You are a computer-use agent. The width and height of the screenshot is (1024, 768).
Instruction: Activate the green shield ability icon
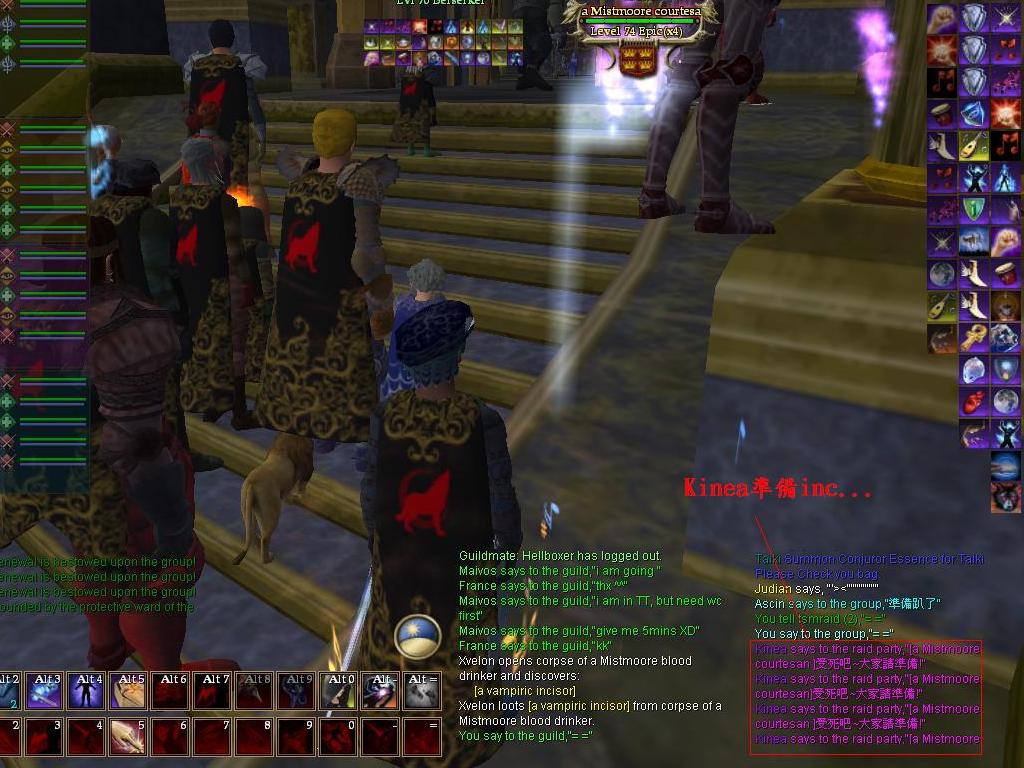tap(974, 210)
